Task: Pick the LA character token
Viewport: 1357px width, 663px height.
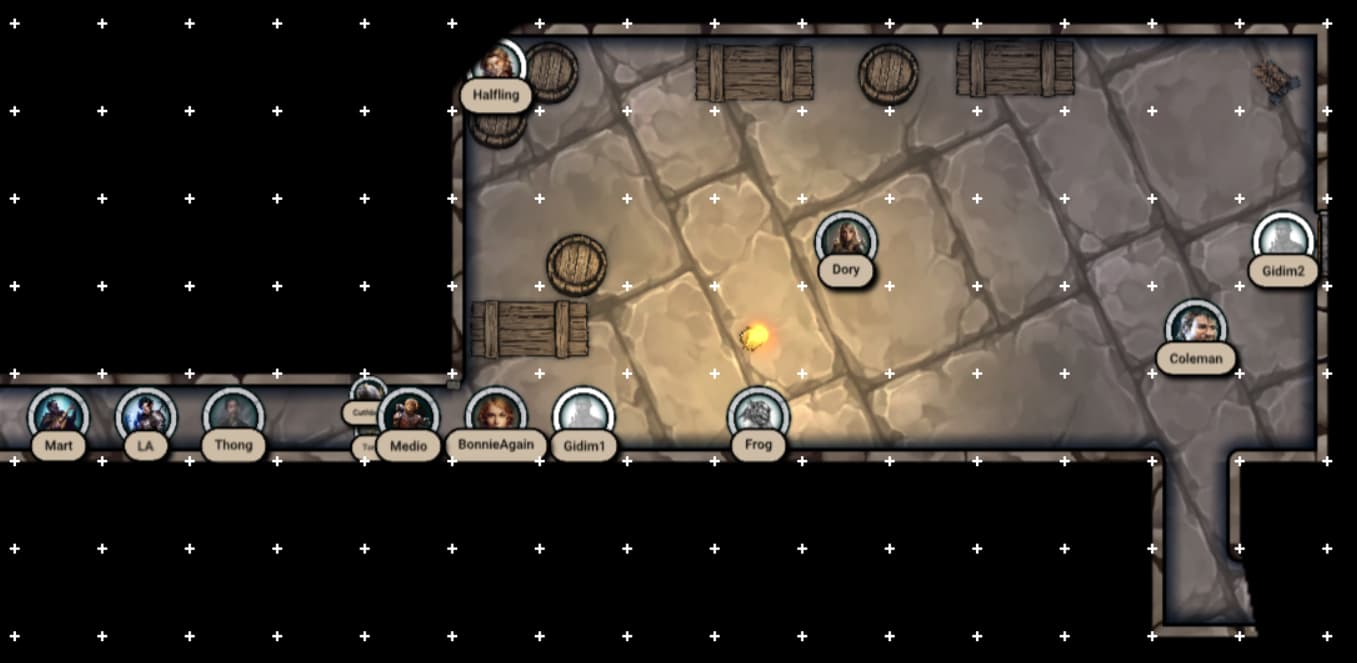Action: tap(146, 415)
